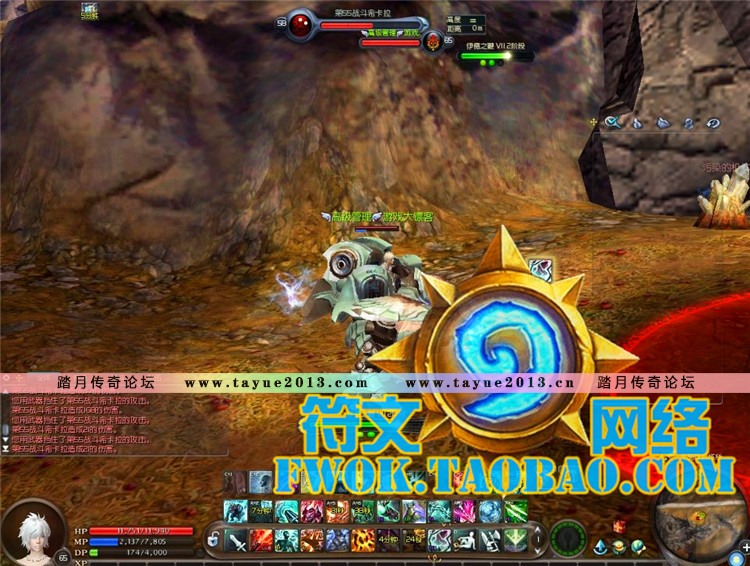
Task: Activate the sword basic attack skill
Action: click(x=237, y=541)
